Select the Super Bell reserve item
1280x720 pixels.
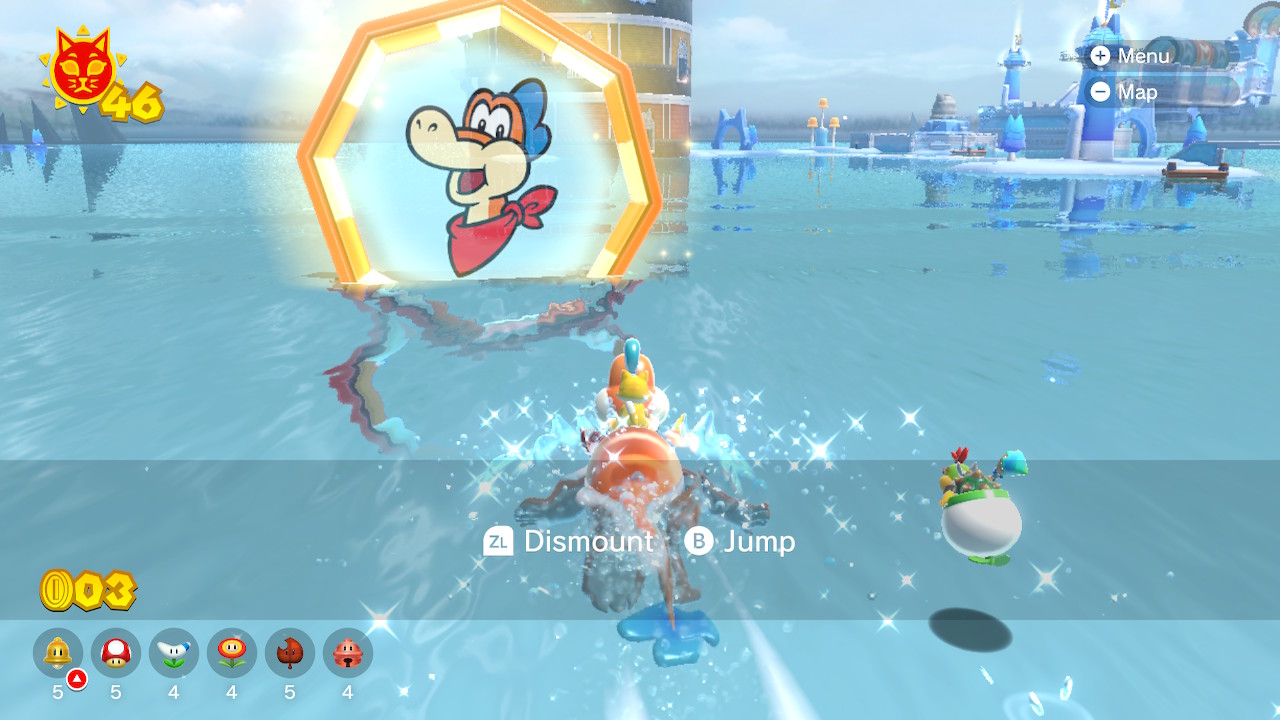coord(58,653)
